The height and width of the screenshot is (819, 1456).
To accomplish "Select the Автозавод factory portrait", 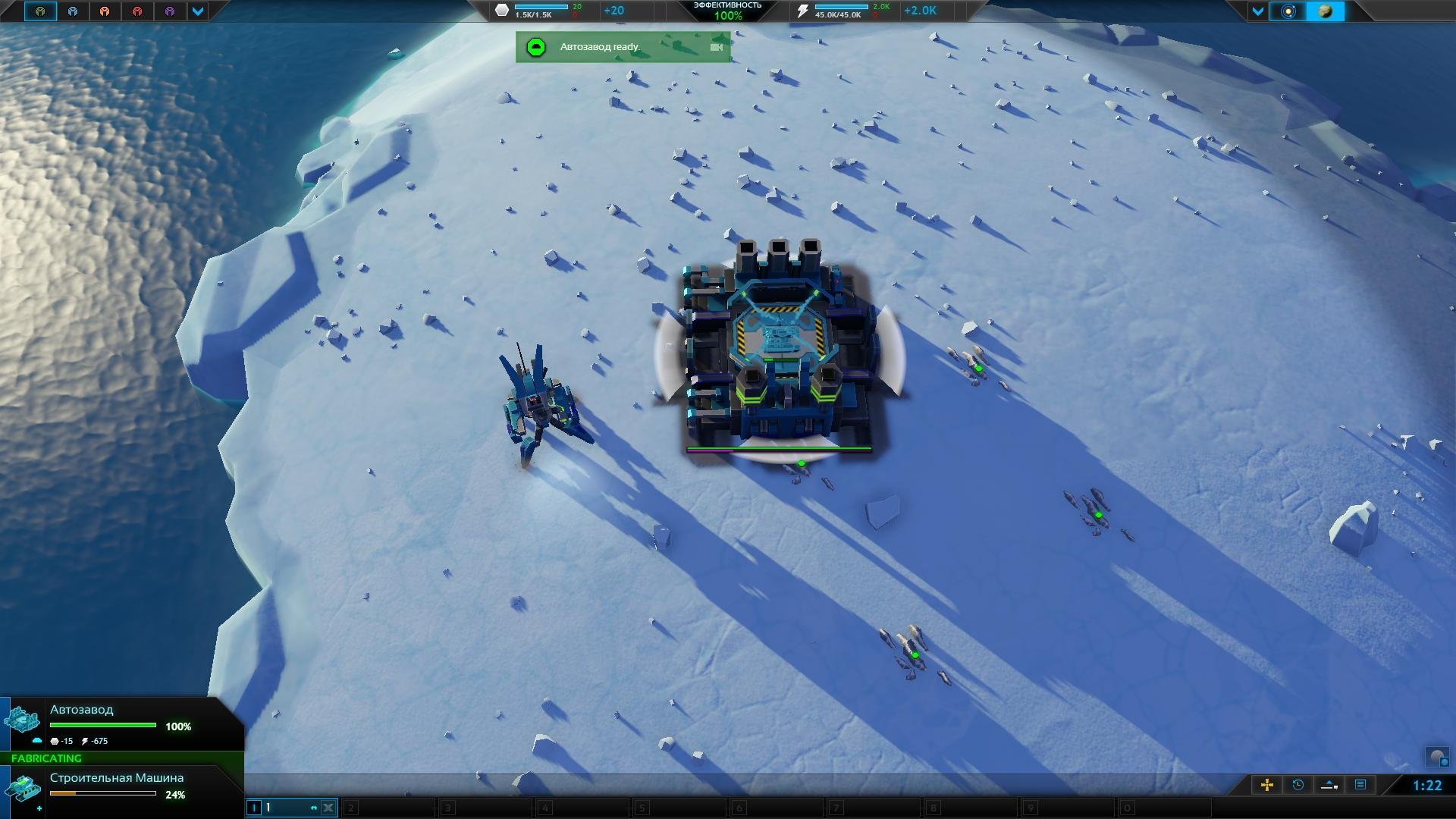I will point(22,720).
